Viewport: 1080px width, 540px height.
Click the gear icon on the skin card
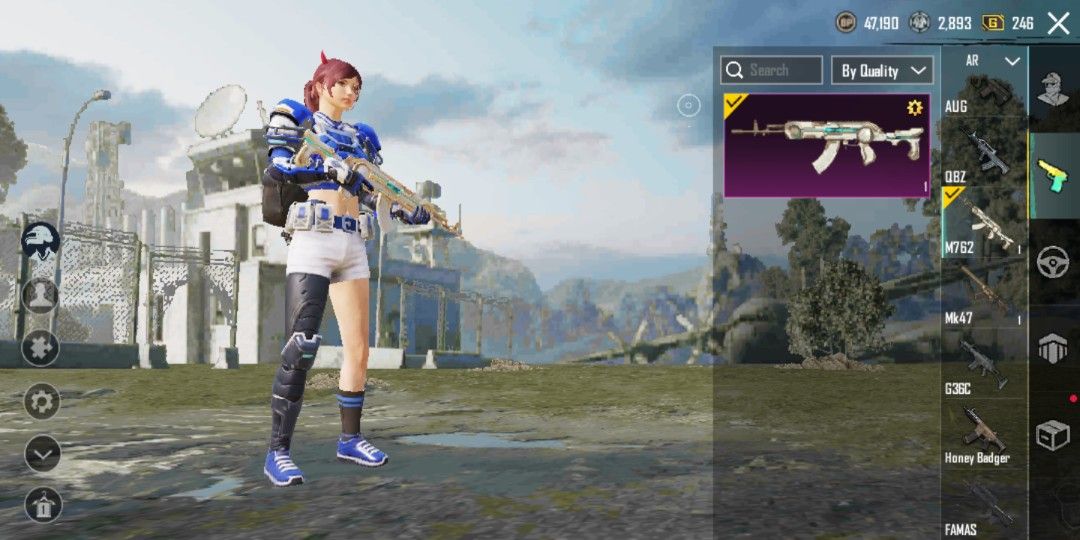(914, 108)
